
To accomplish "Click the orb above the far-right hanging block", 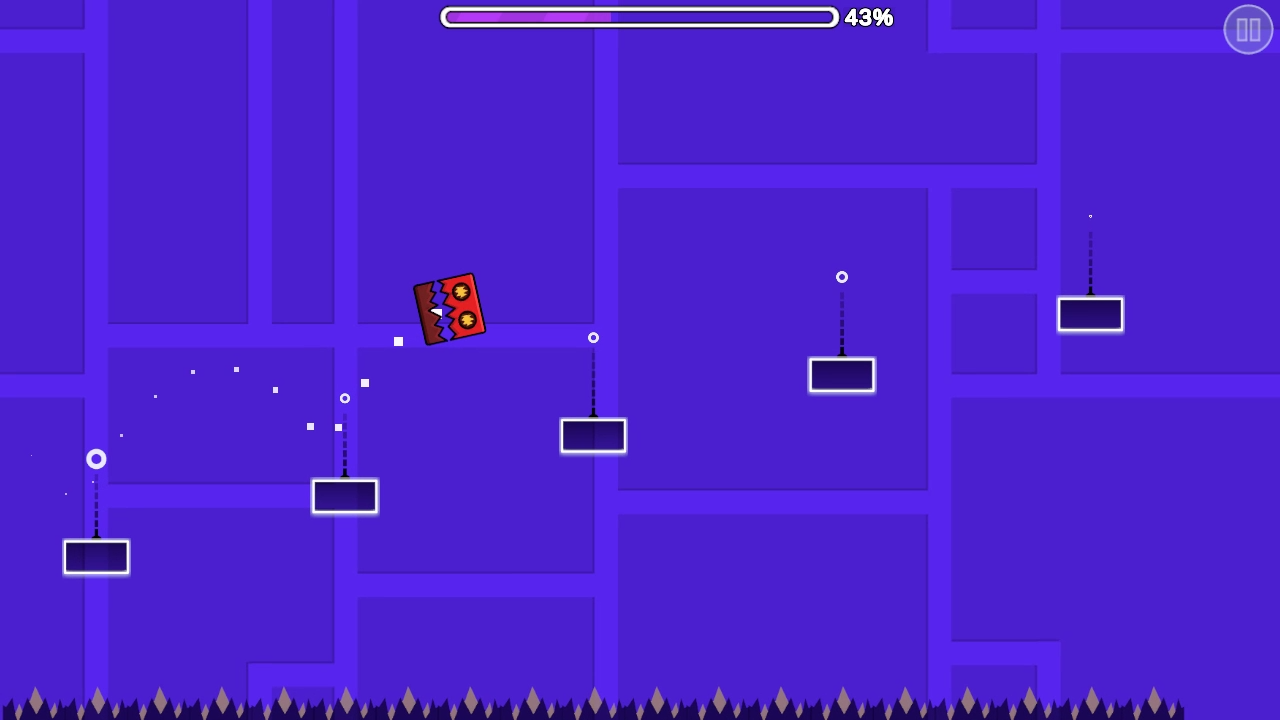I will [x=1090, y=215].
